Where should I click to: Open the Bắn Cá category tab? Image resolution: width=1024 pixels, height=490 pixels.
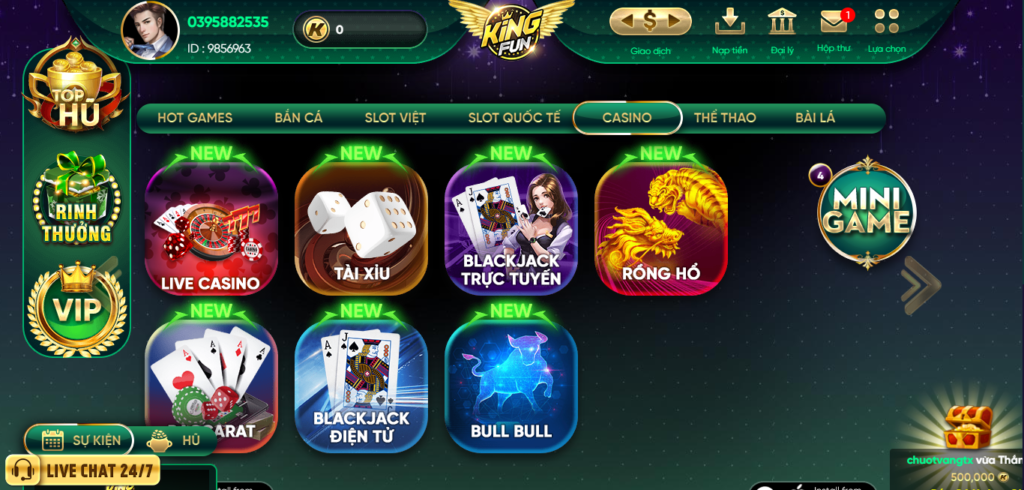[298, 118]
